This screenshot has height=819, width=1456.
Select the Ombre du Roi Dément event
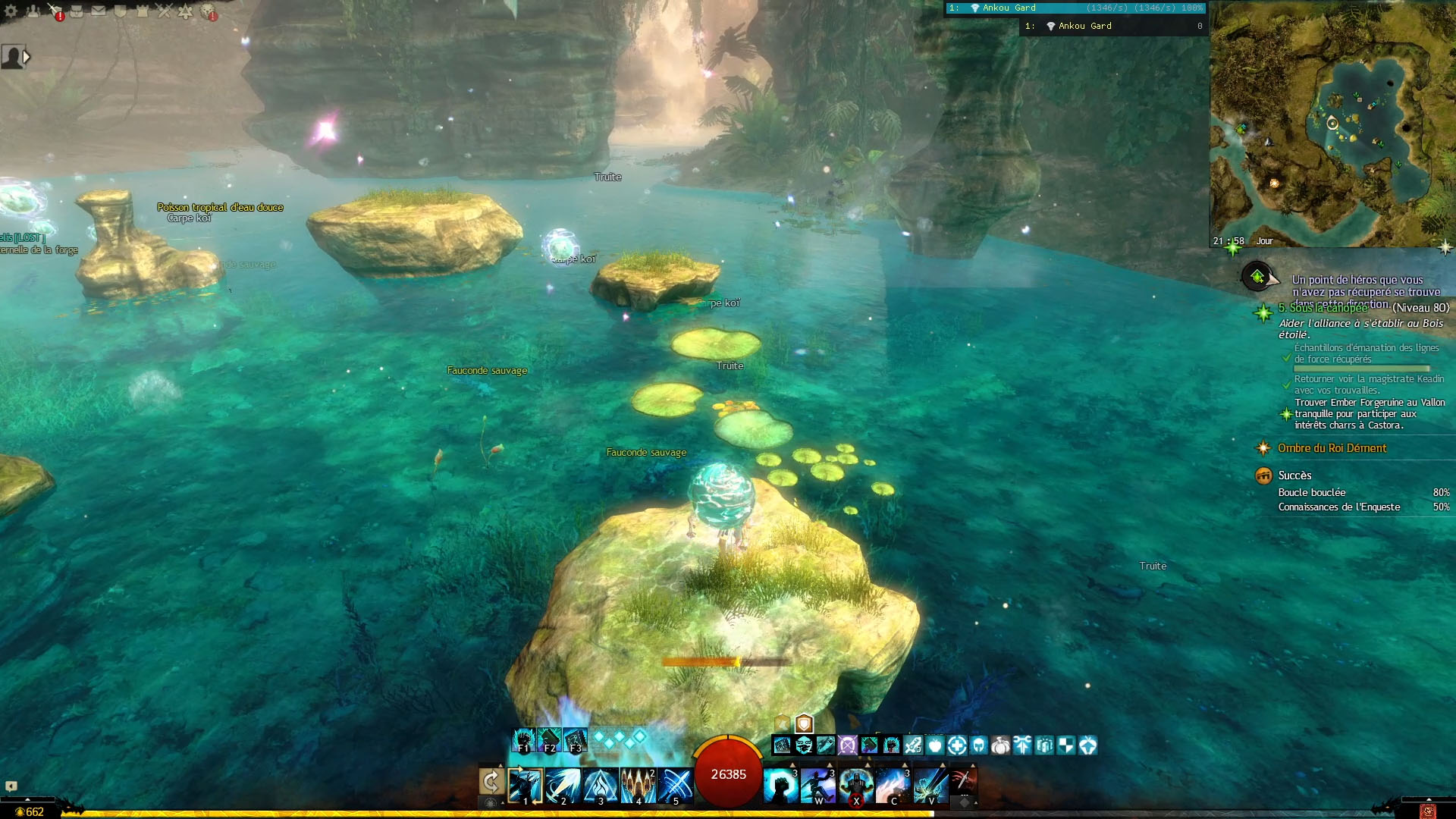pos(1332,448)
